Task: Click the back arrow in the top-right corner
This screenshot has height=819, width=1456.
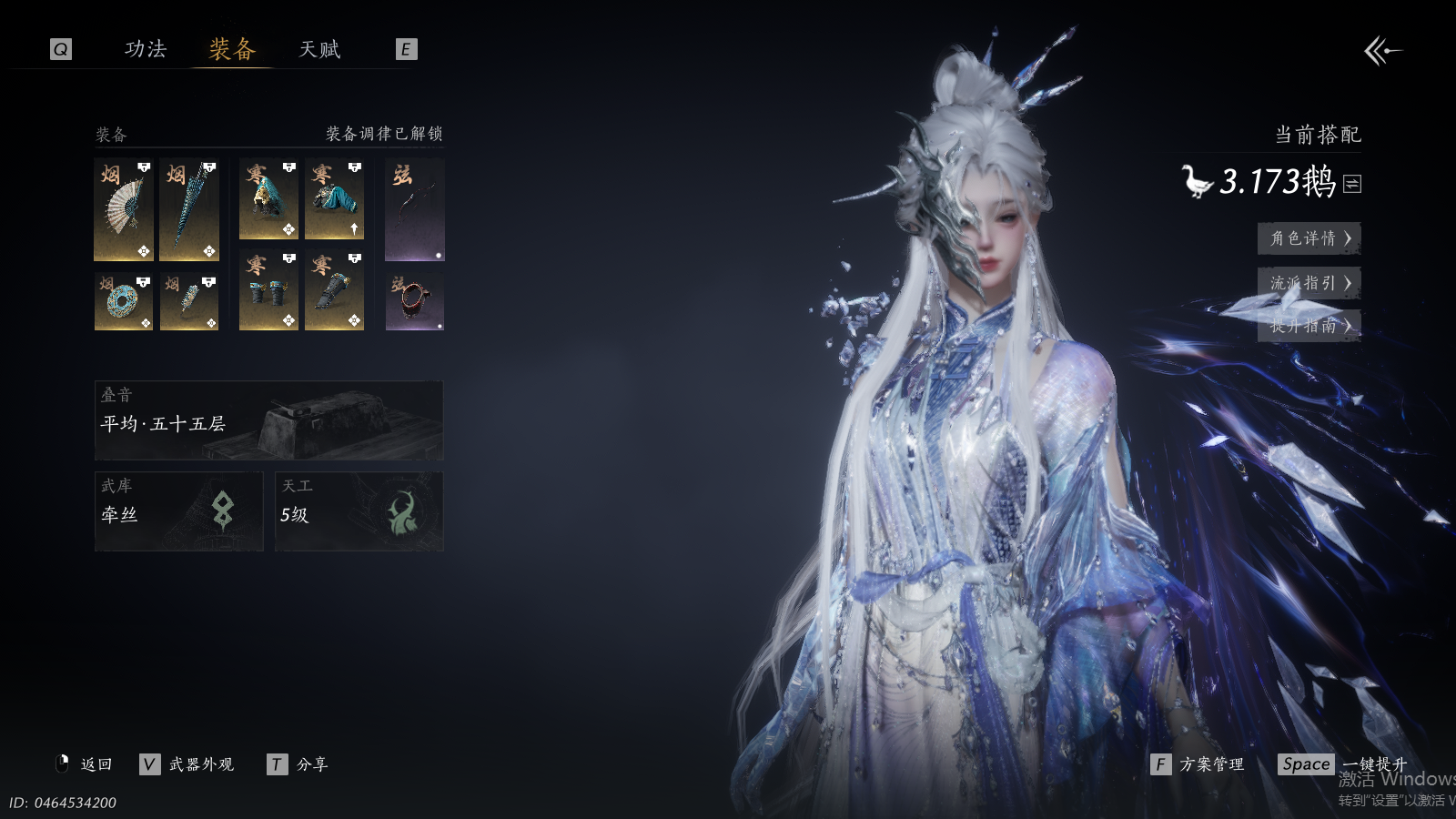Action: coord(1382,51)
